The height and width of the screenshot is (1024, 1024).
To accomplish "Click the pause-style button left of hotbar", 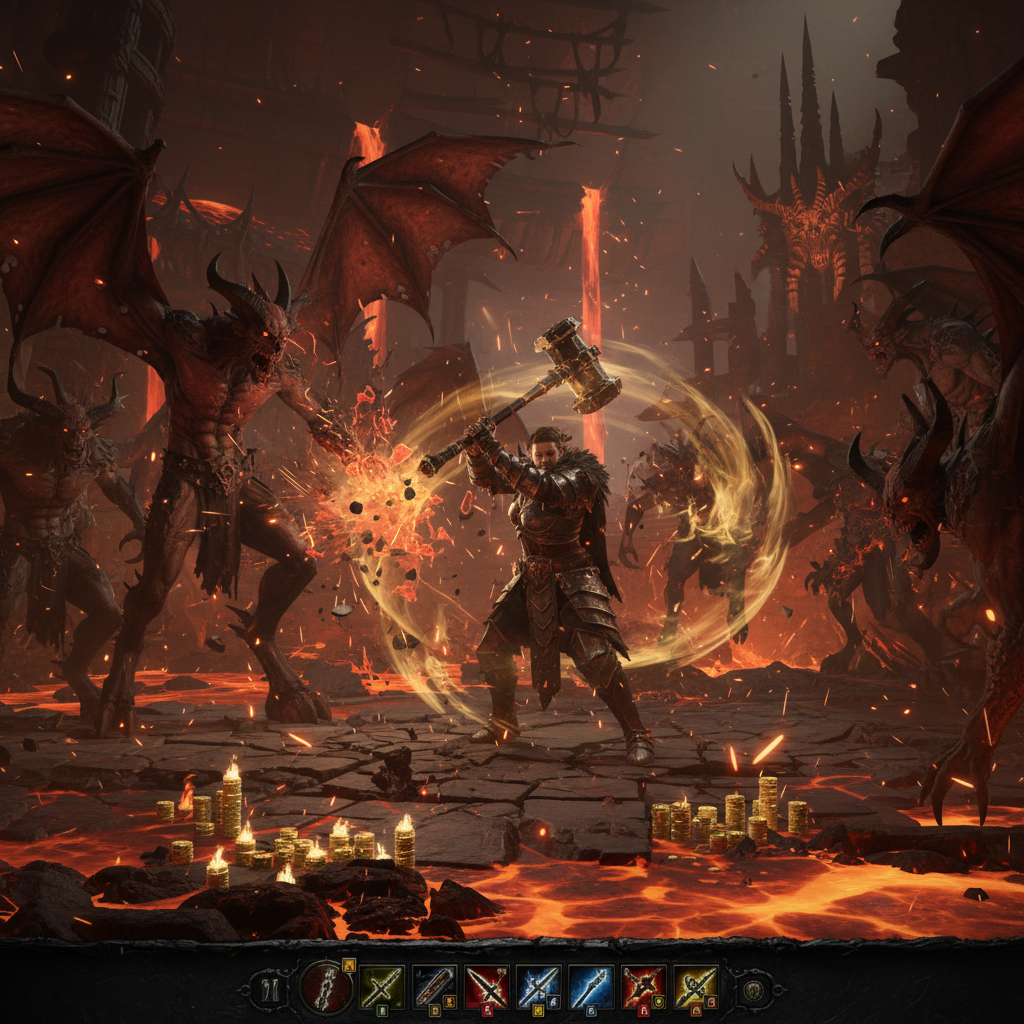I will point(267,990).
